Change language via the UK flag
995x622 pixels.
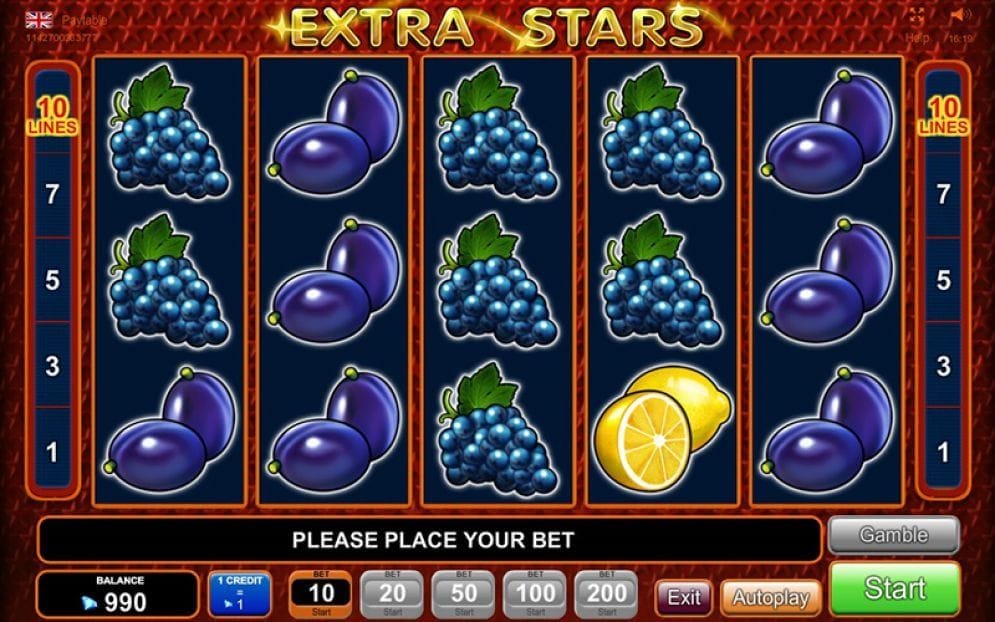(39, 20)
